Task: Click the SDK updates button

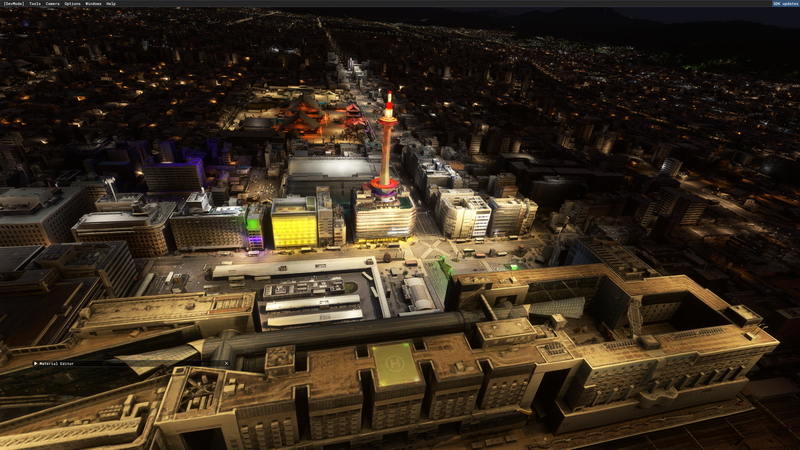Action: coord(784,4)
